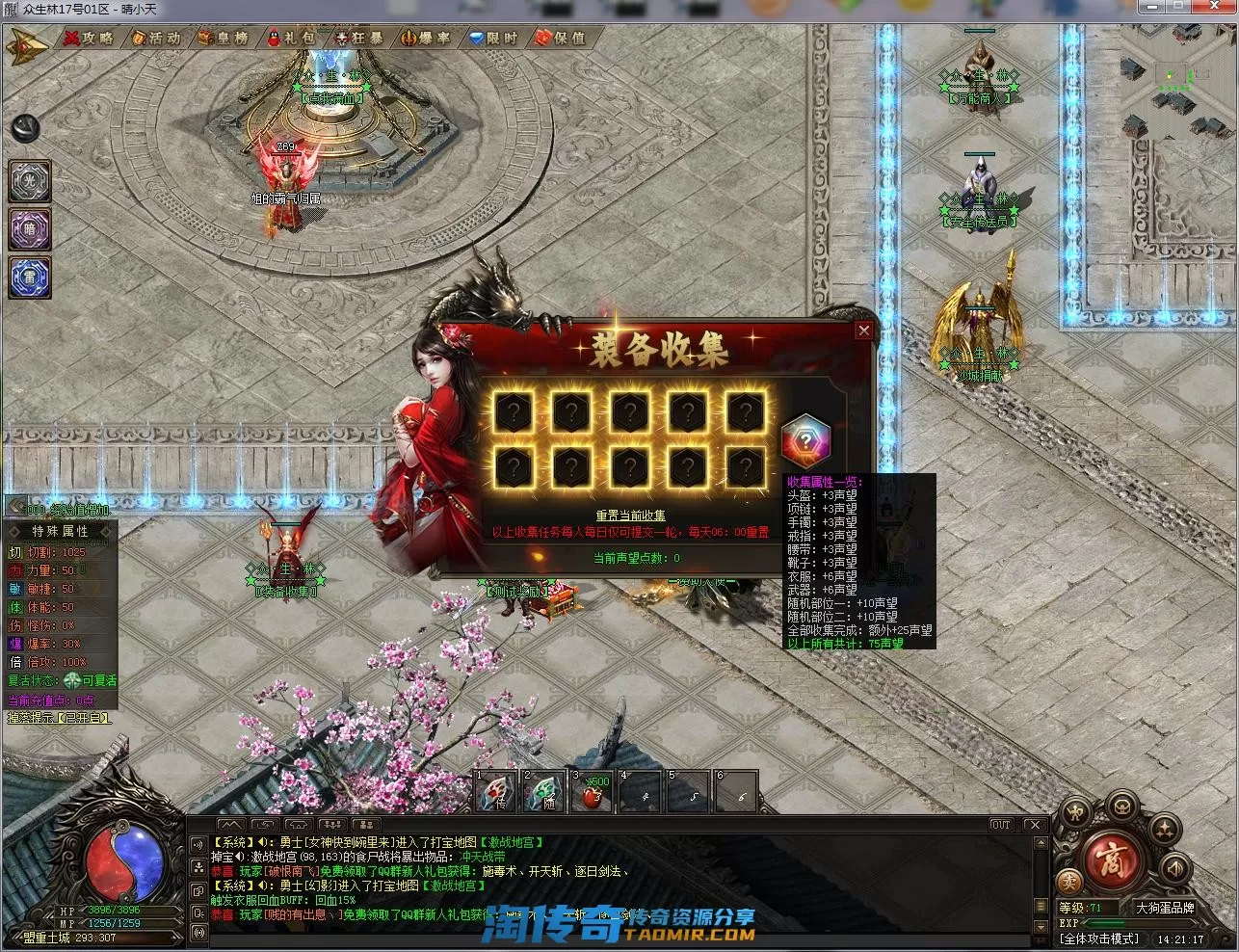Click the 重置当前收集 reset link
The width and height of the screenshot is (1239, 952).
click(x=630, y=516)
